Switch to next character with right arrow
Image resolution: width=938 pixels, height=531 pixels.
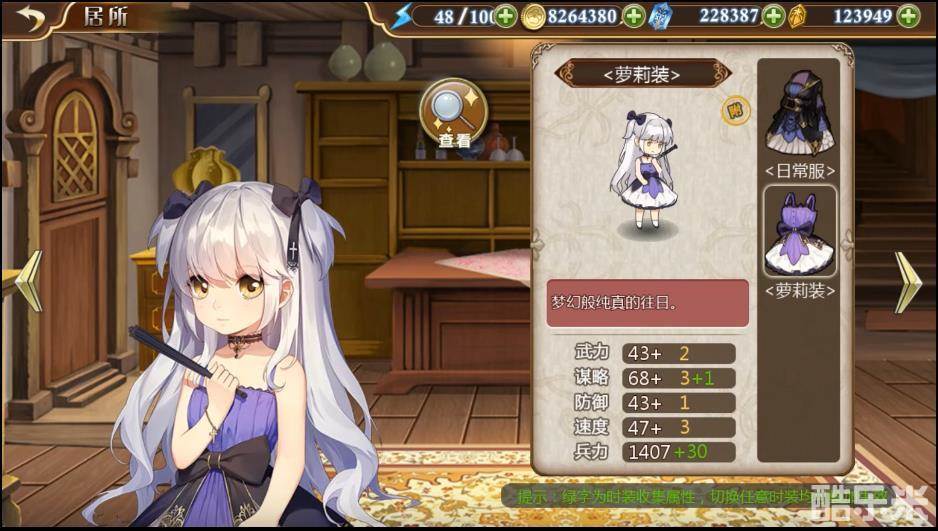point(906,283)
